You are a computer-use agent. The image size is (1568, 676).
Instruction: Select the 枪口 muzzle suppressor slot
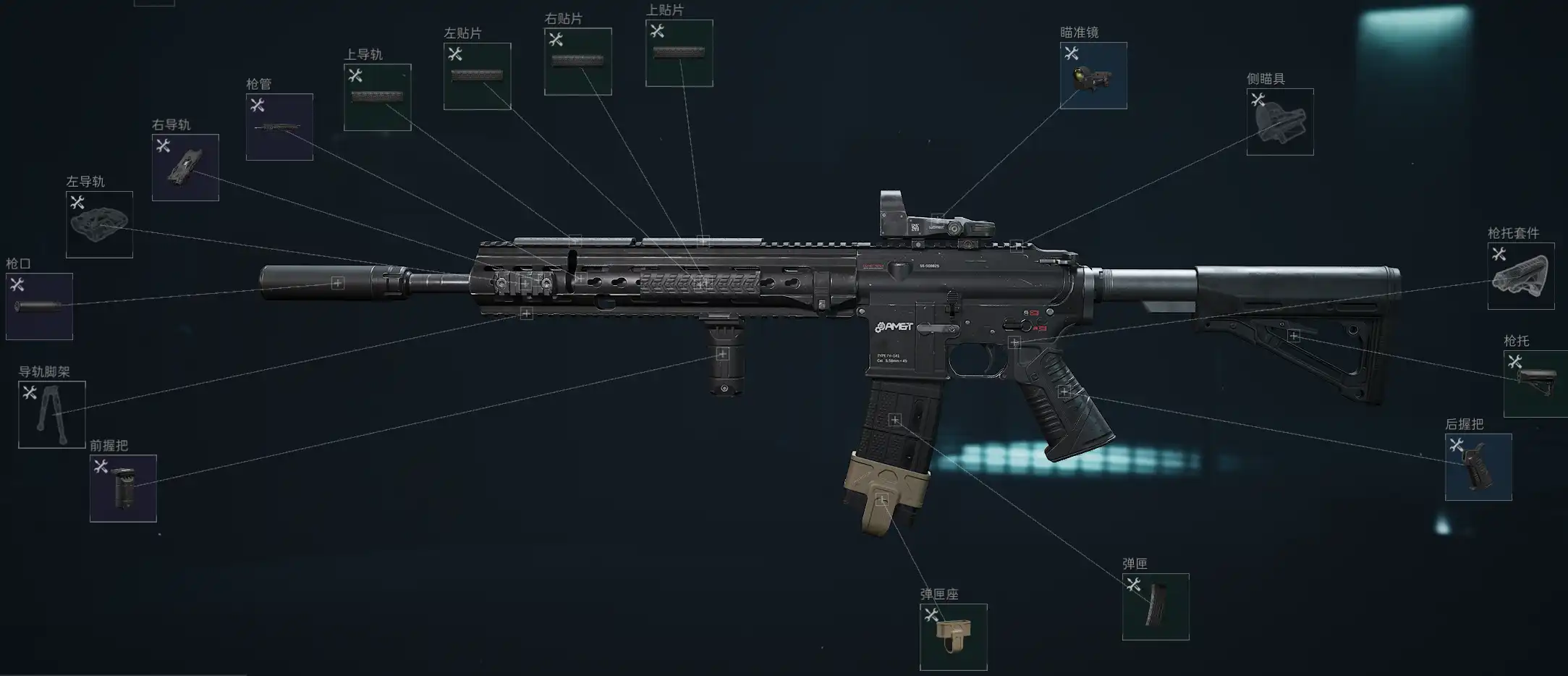[39, 306]
